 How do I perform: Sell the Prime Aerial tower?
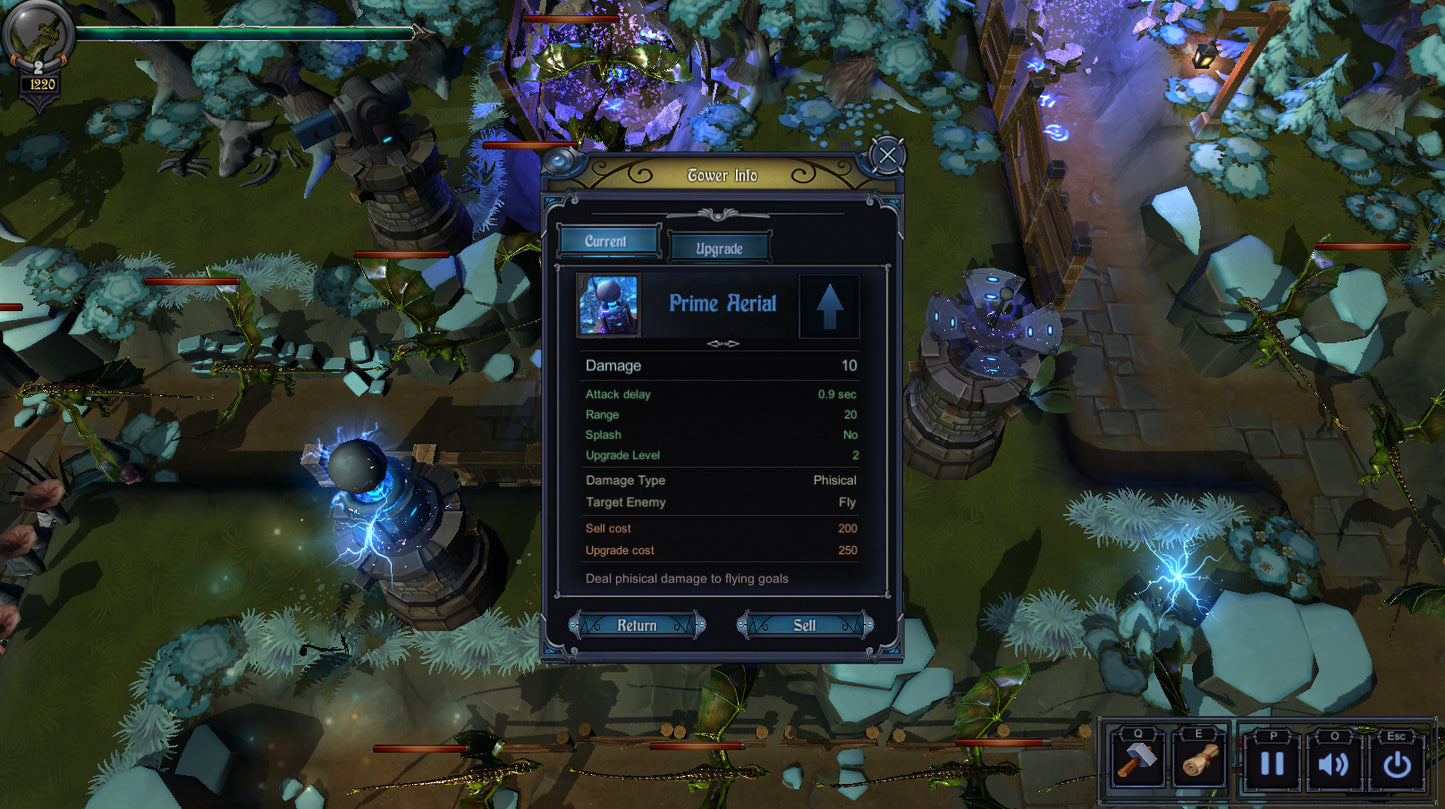click(x=805, y=625)
